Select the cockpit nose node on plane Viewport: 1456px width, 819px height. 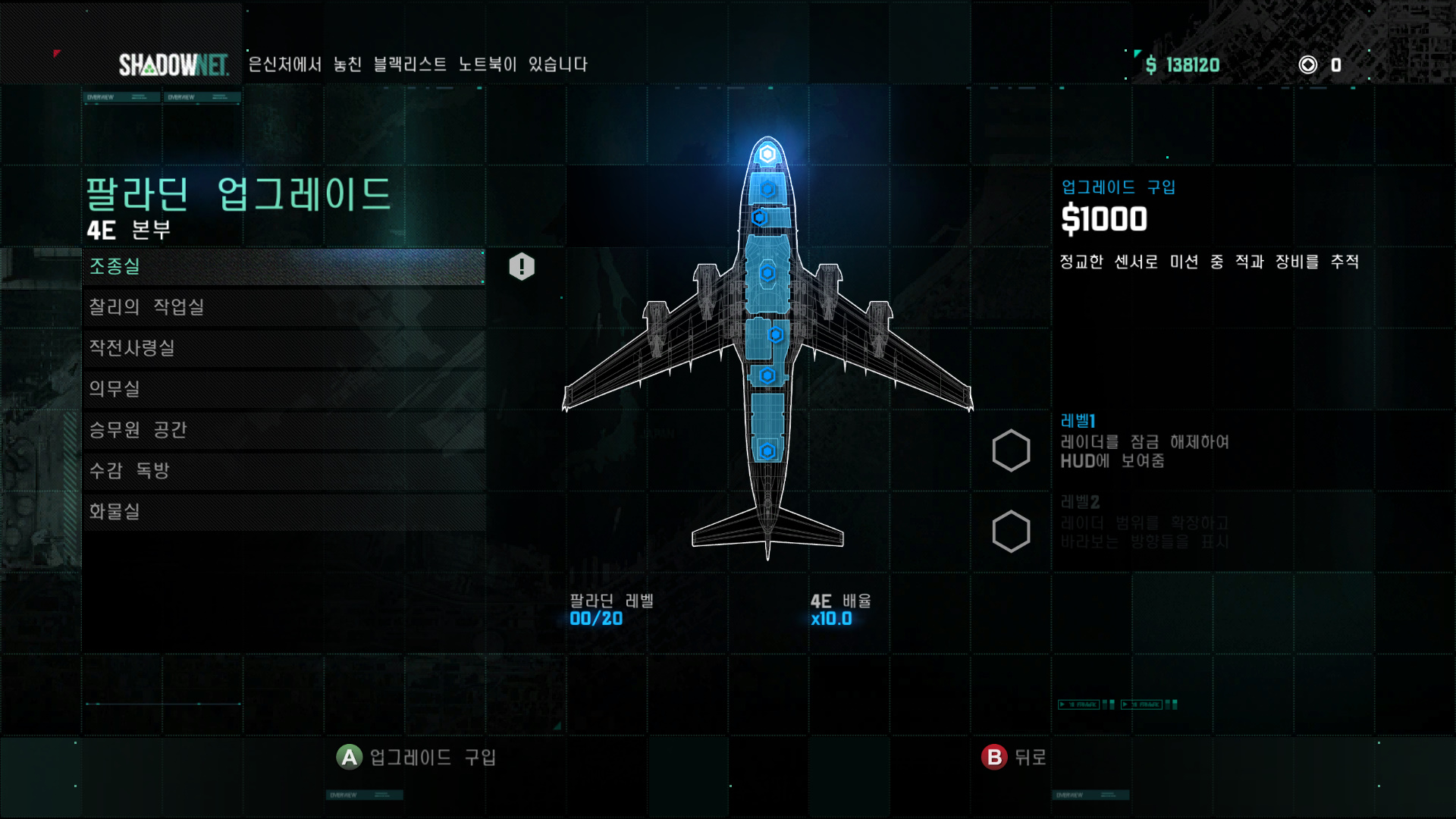point(767,155)
